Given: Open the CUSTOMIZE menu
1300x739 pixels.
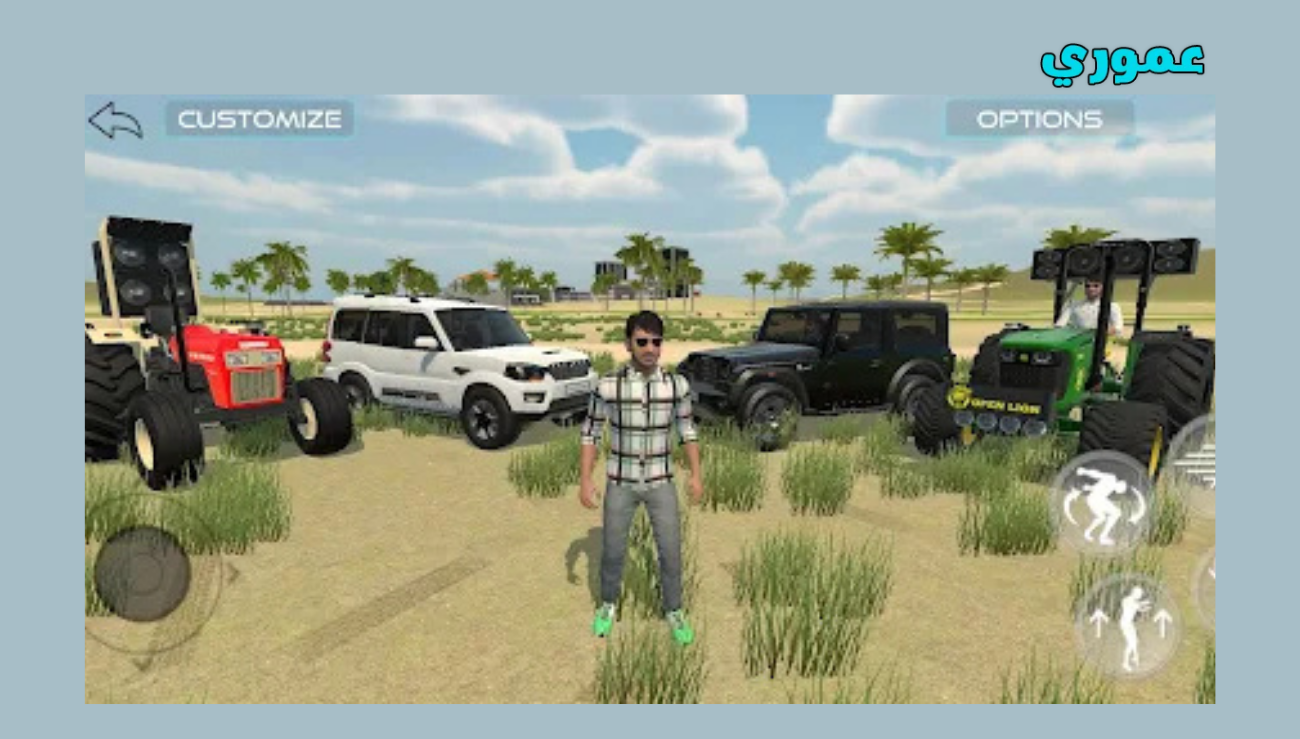Looking at the screenshot, I should [x=258, y=120].
